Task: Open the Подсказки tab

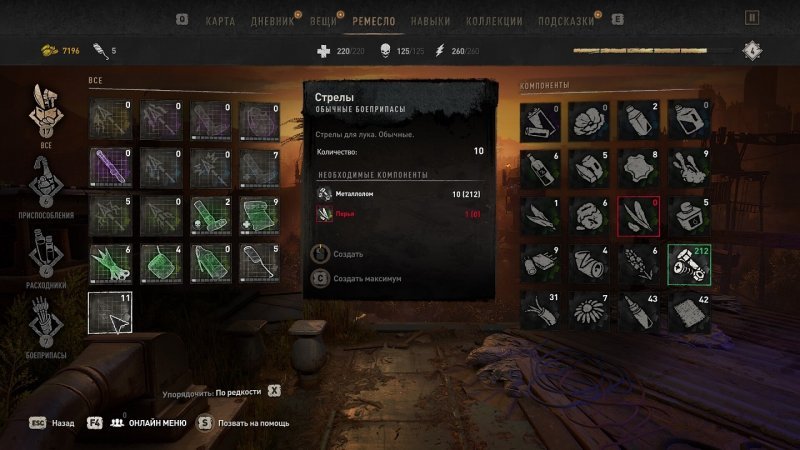Action: tap(565, 19)
